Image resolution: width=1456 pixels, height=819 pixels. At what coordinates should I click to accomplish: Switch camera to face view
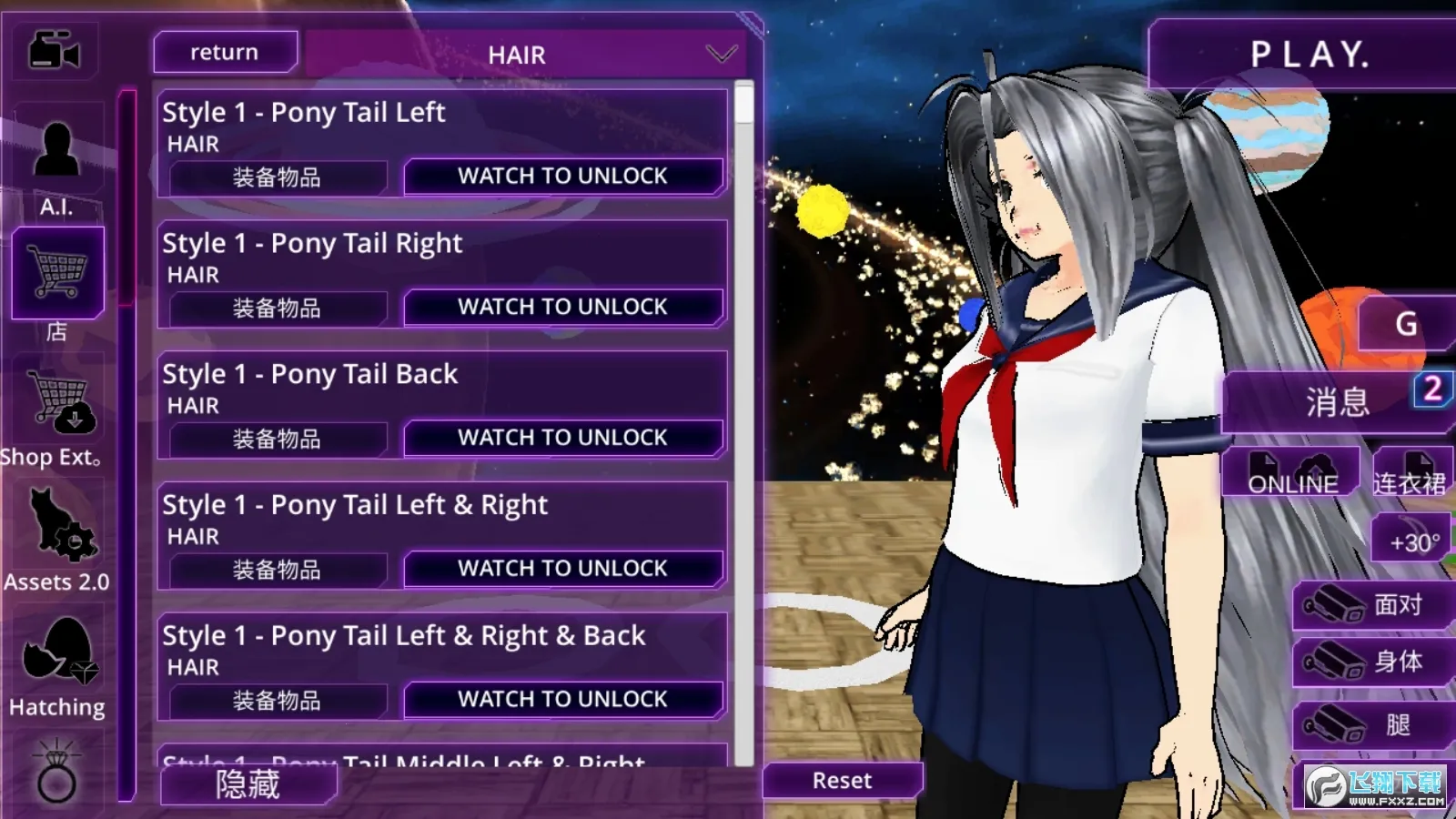[1372, 605]
